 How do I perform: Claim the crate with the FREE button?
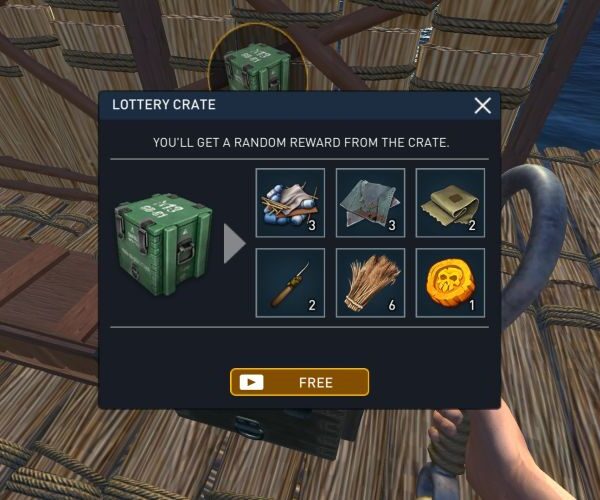pos(299,382)
